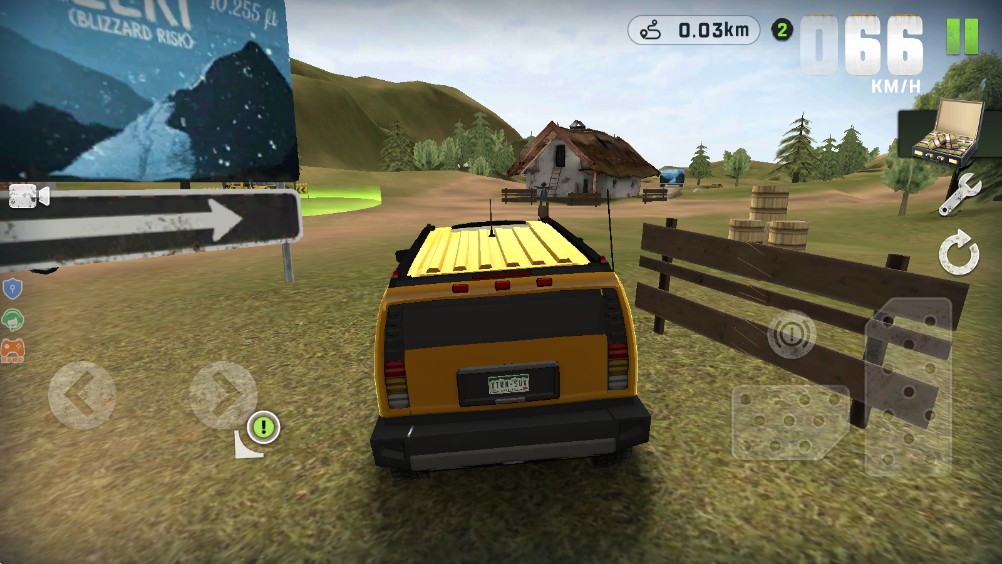
Task: Step on the gas pedal
Action: pos(908,385)
